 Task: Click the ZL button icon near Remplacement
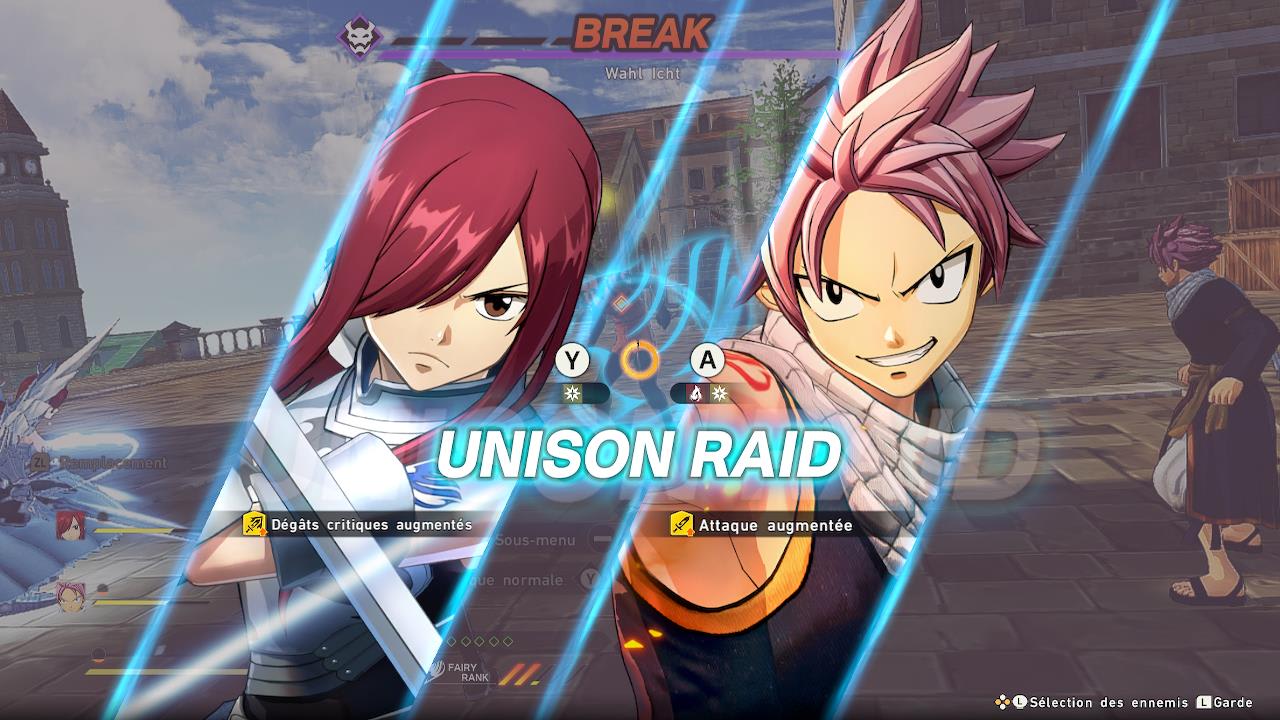click(40, 460)
